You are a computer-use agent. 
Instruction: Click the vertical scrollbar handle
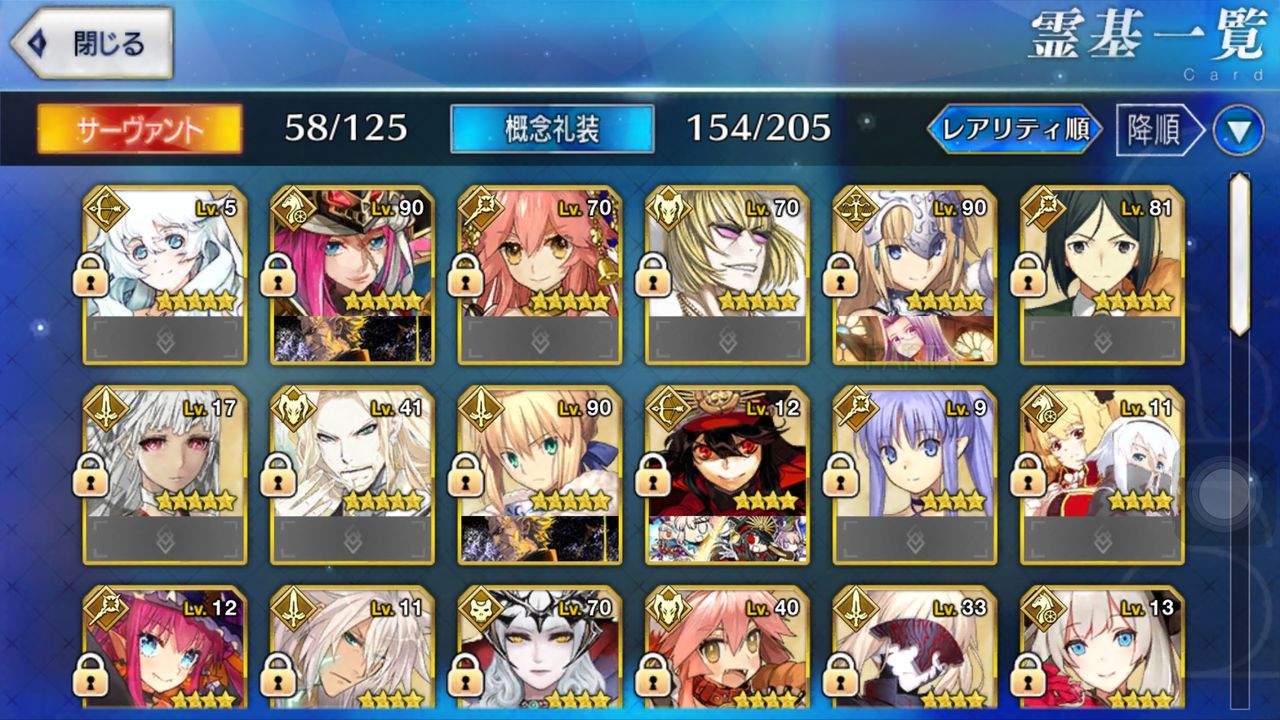tap(1239, 254)
